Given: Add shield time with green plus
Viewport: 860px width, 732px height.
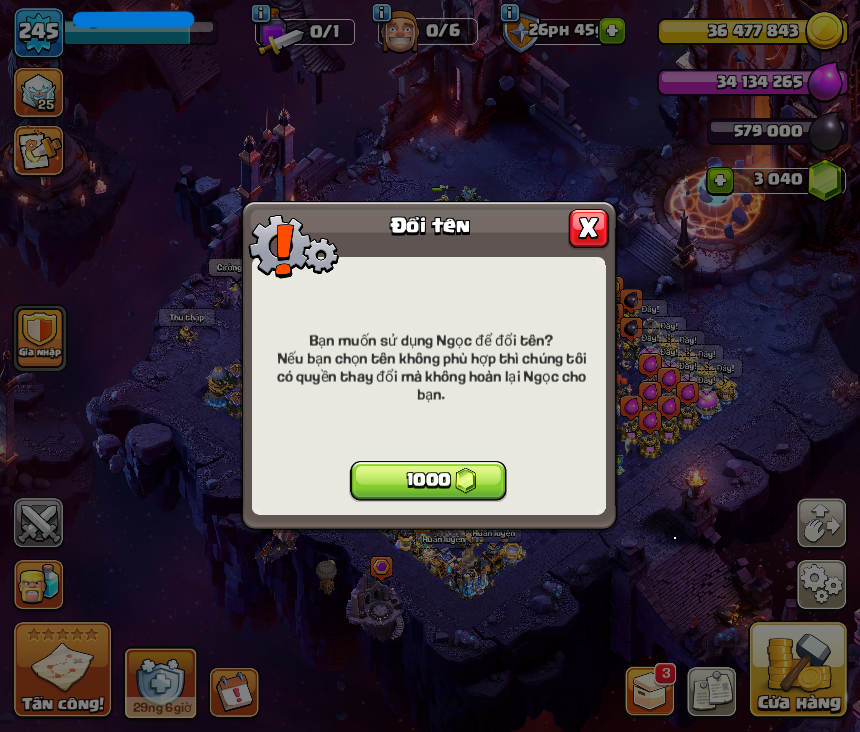Looking at the screenshot, I should (x=613, y=31).
